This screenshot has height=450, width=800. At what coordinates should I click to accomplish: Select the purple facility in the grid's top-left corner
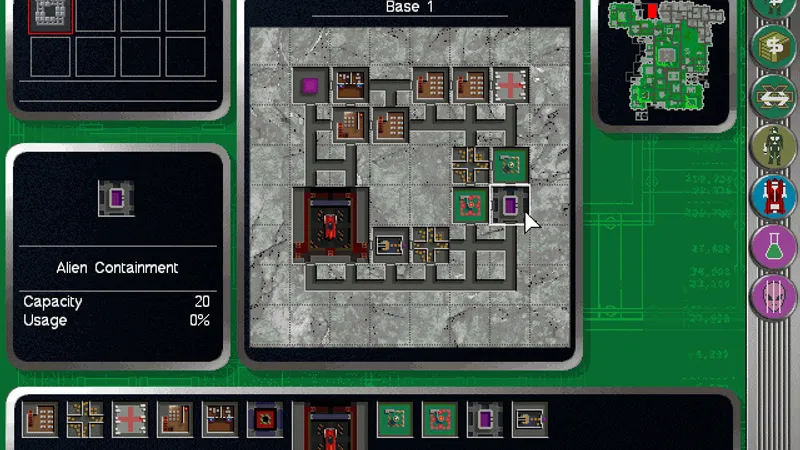coord(310,86)
